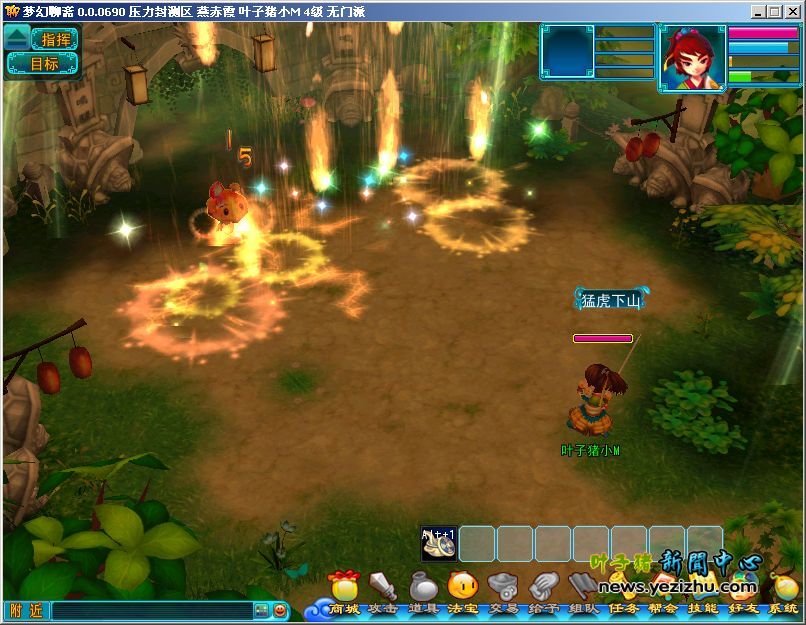Select the red-haired character portrait
This screenshot has width=806, height=625.
point(691,58)
